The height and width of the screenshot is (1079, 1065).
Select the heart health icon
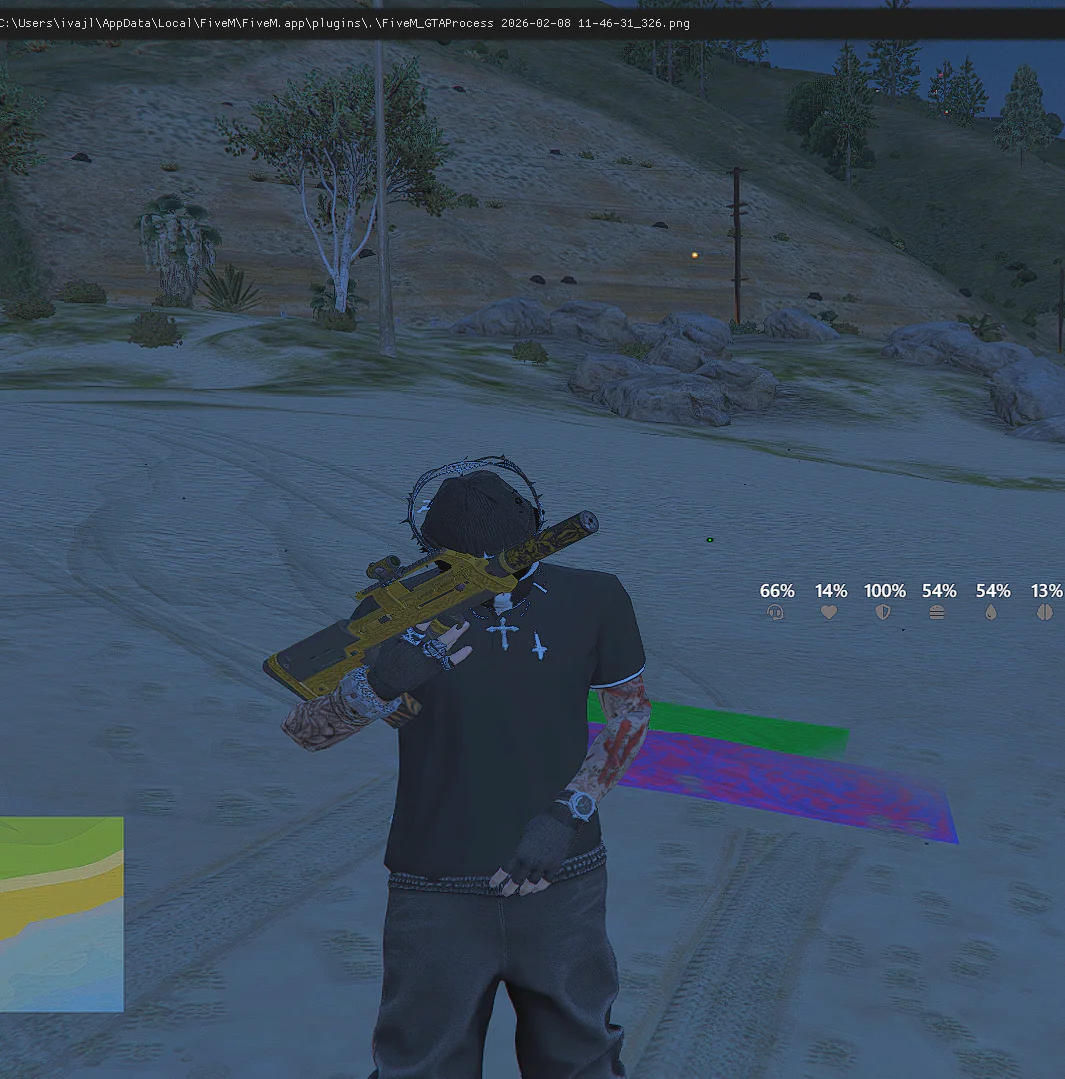(x=829, y=612)
